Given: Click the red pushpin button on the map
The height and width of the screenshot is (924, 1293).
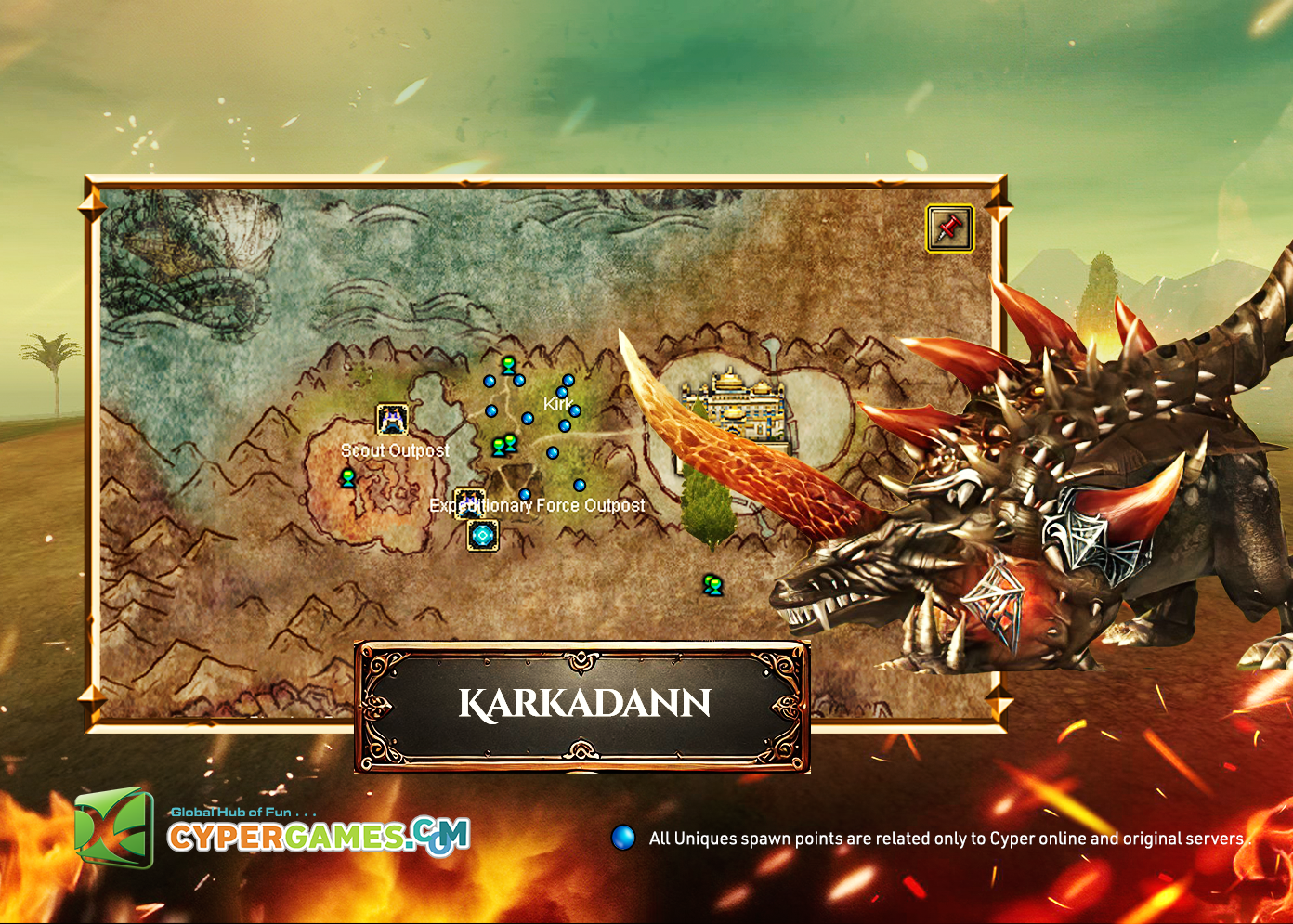Looking at the screenshot, I should pos(949,228).
